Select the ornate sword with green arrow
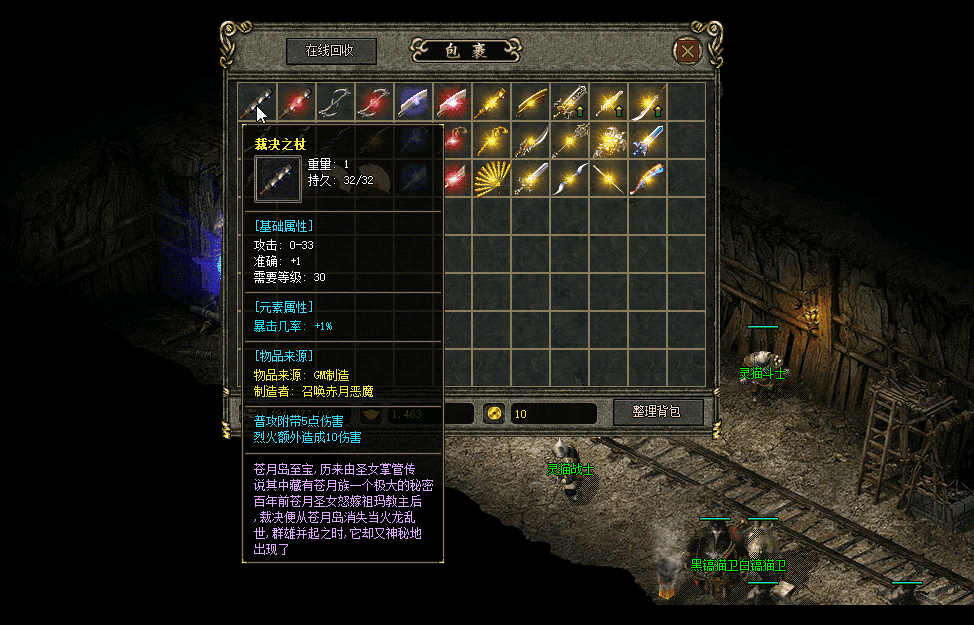 [x=569, y=101]
